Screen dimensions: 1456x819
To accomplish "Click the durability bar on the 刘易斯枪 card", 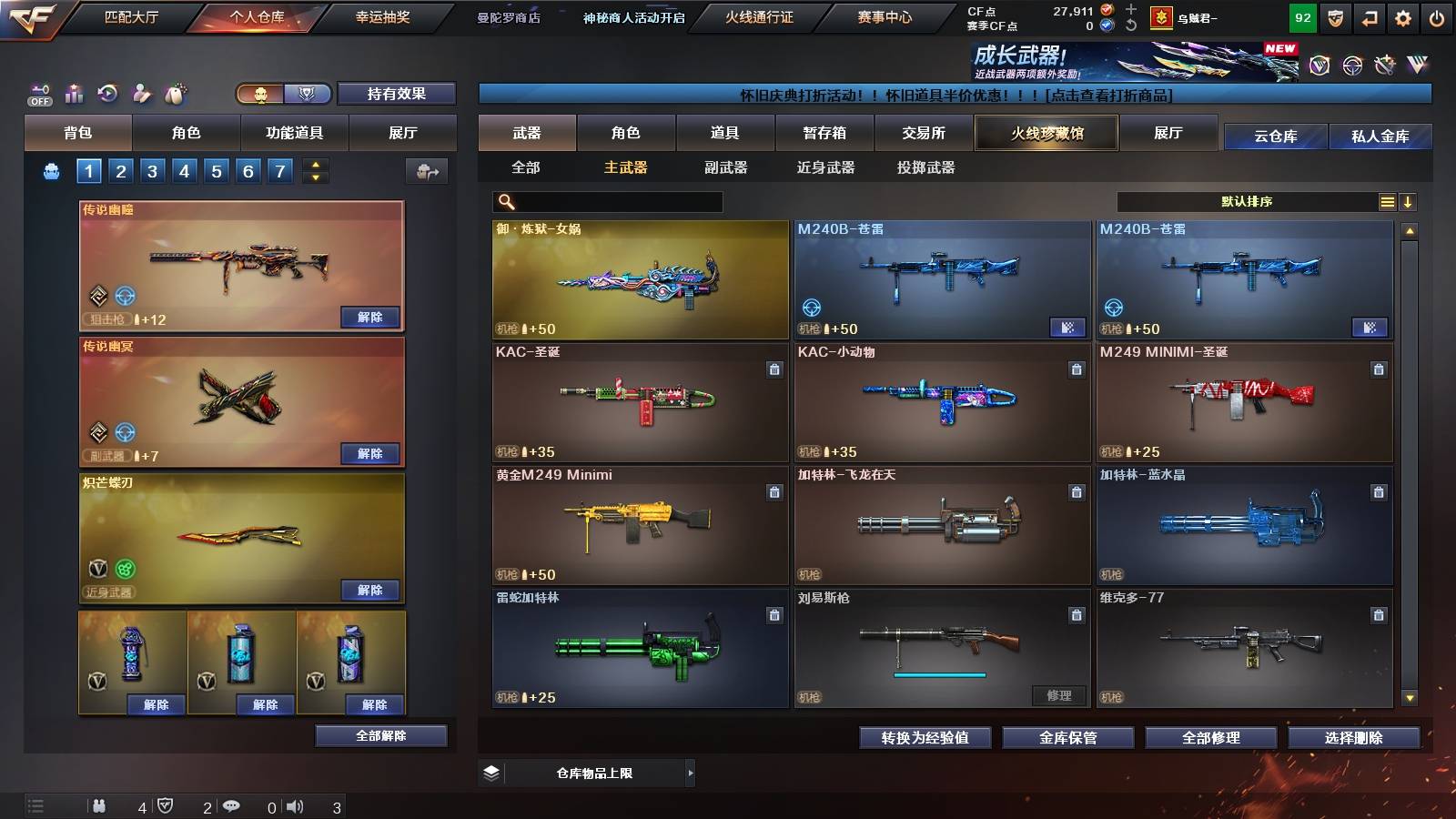I will tap(939, 676).
